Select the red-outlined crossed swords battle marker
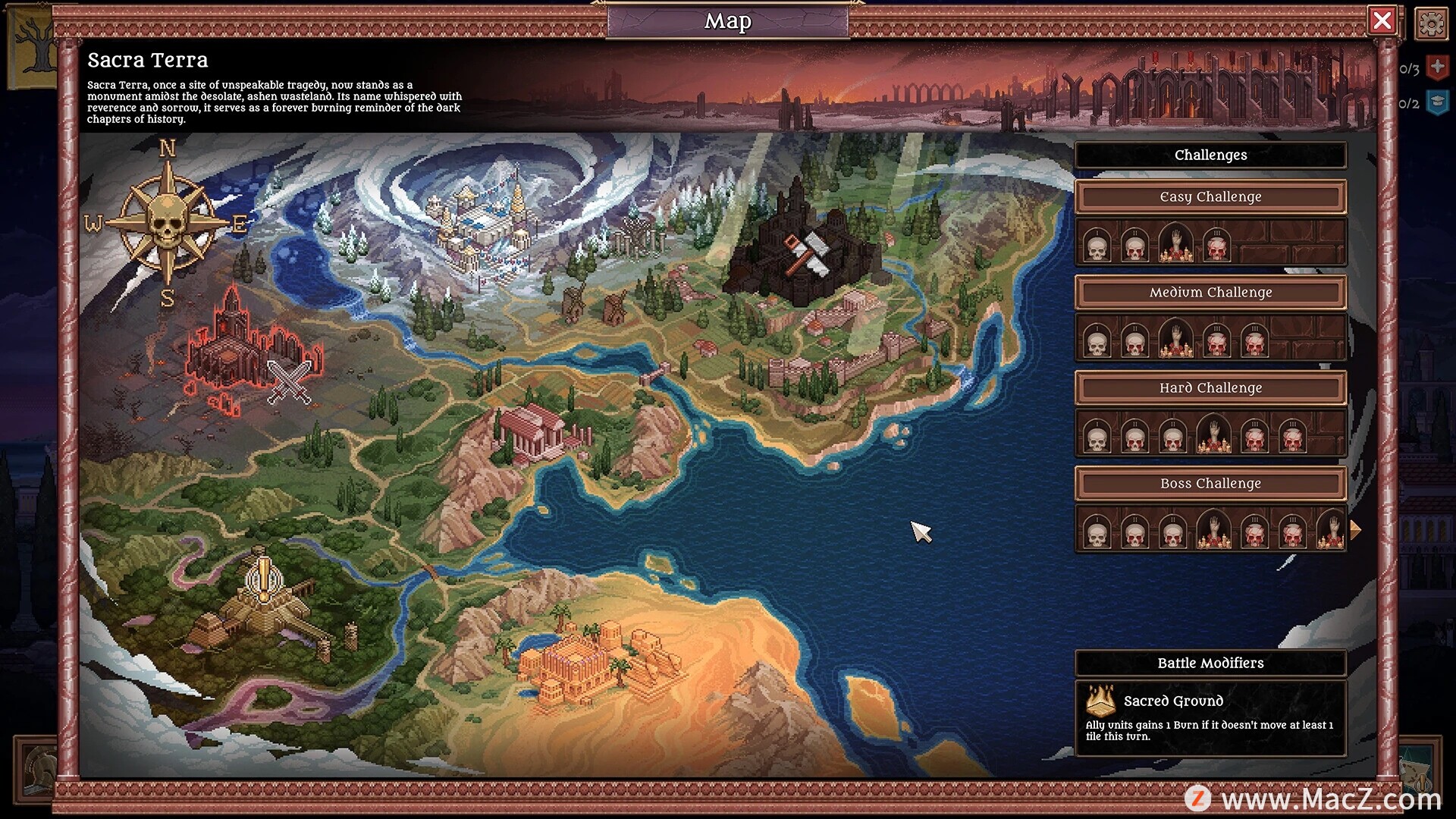 click(289, 381)
